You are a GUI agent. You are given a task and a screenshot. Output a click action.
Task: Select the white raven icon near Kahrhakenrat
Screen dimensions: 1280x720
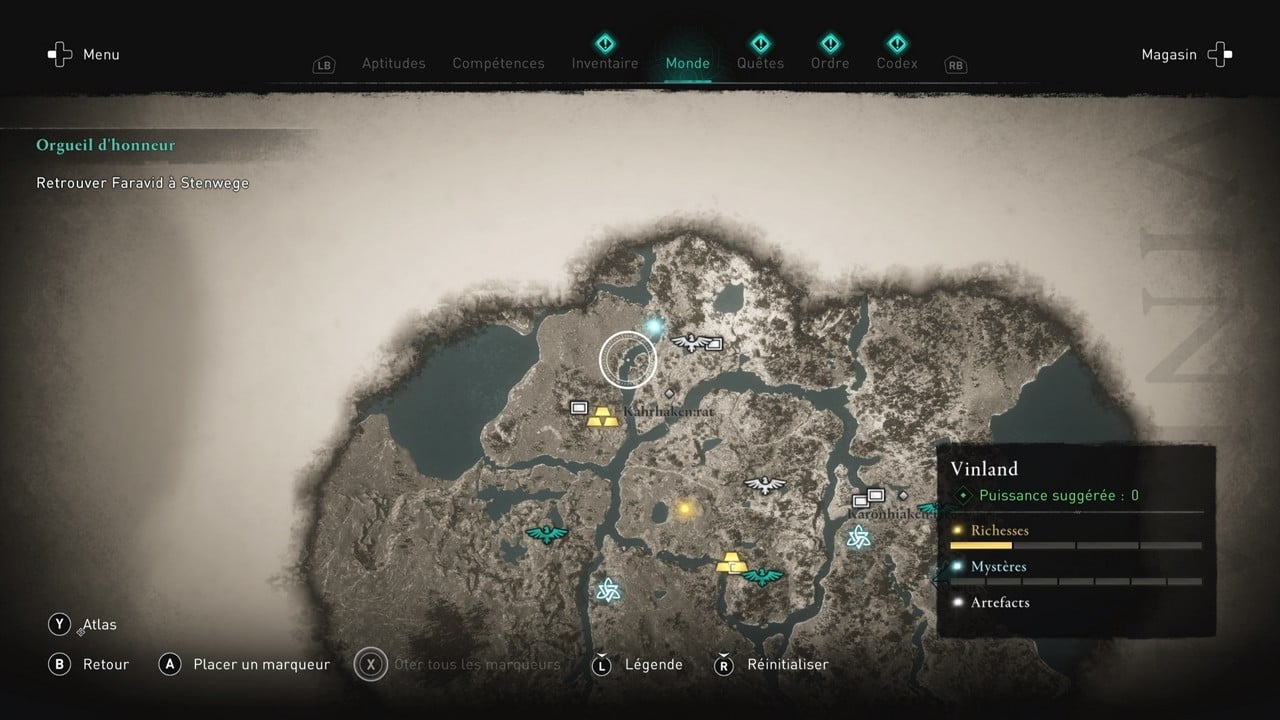(x=691, y=343)
